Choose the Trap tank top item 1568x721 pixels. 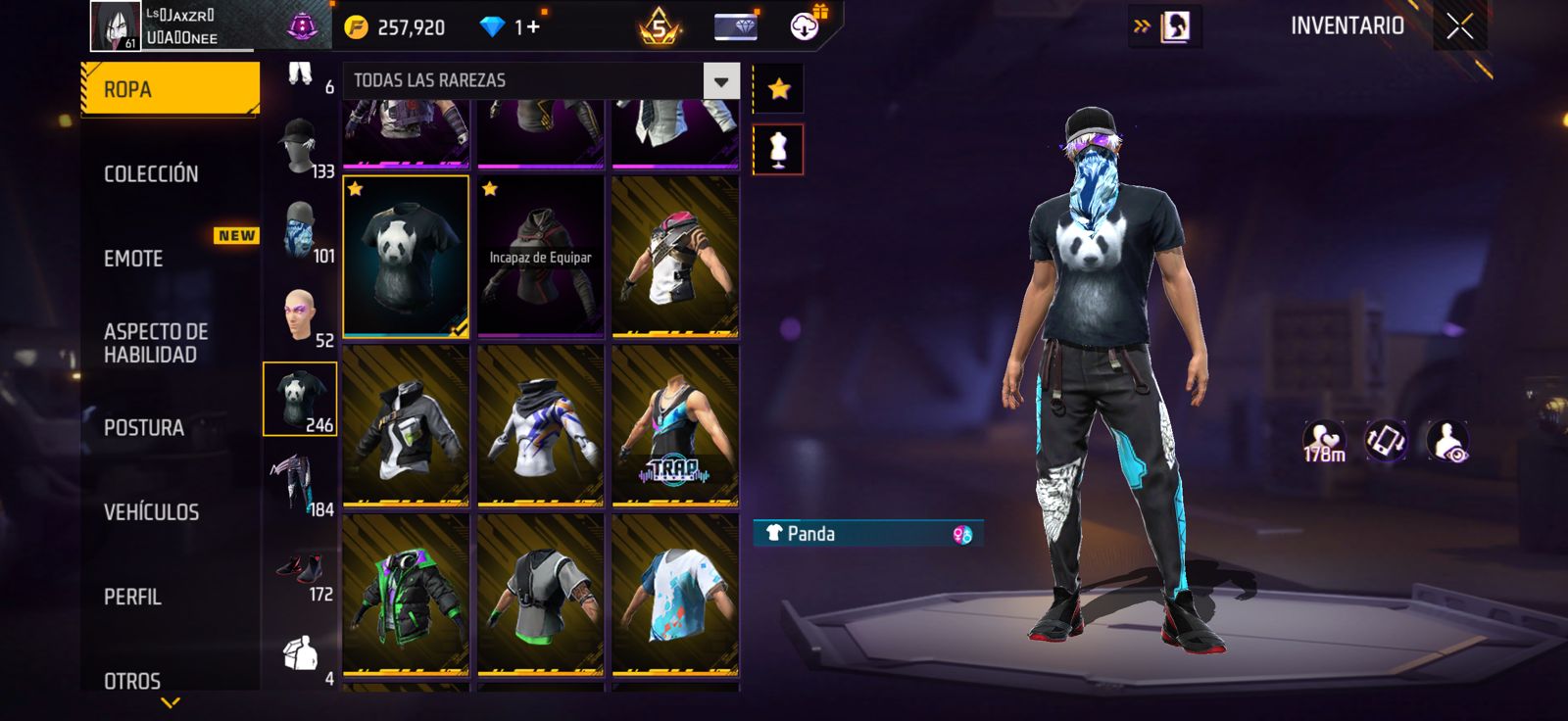(675, 426)
